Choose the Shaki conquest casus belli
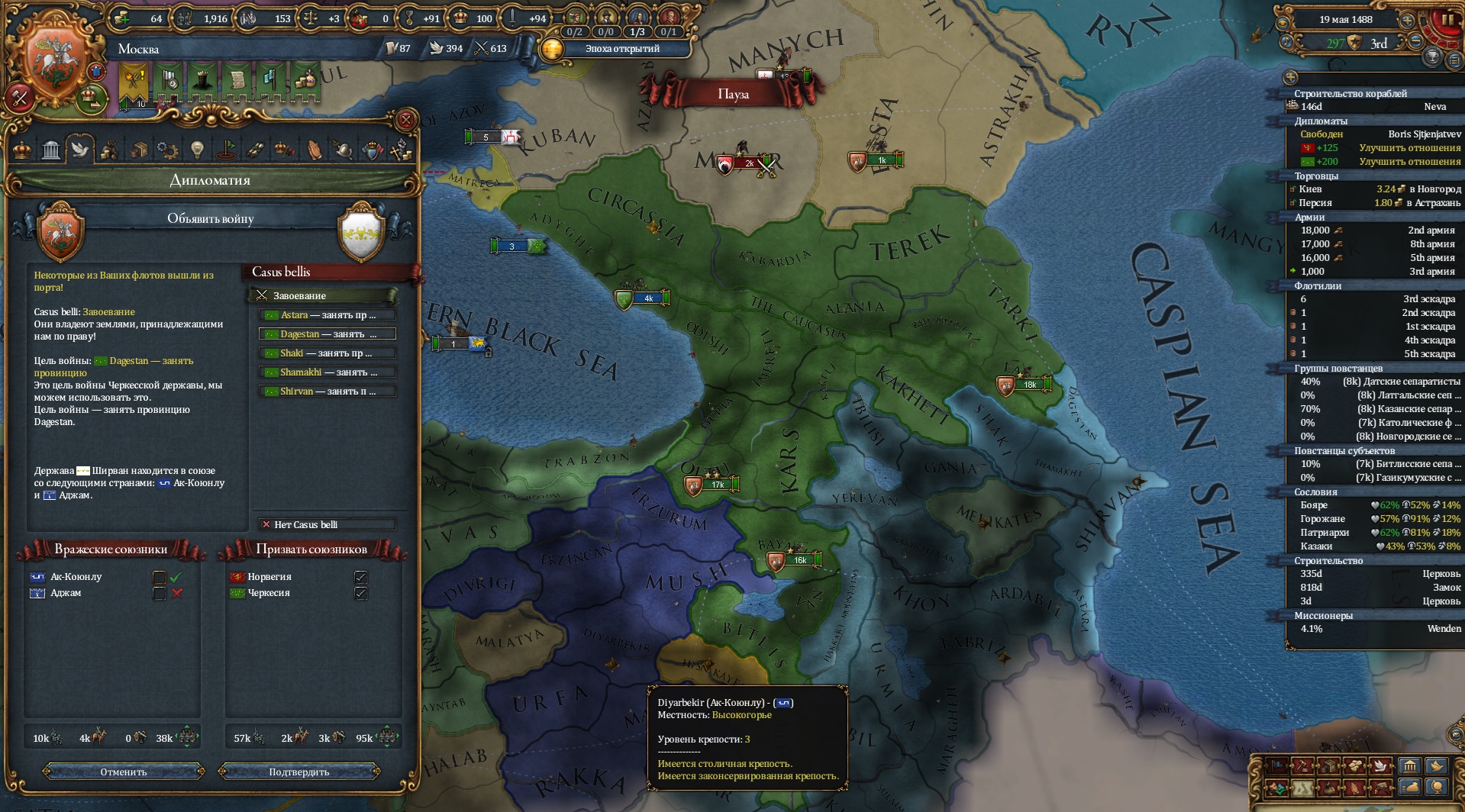Viewport: 1465px width, 812px height. coord(328,353)
